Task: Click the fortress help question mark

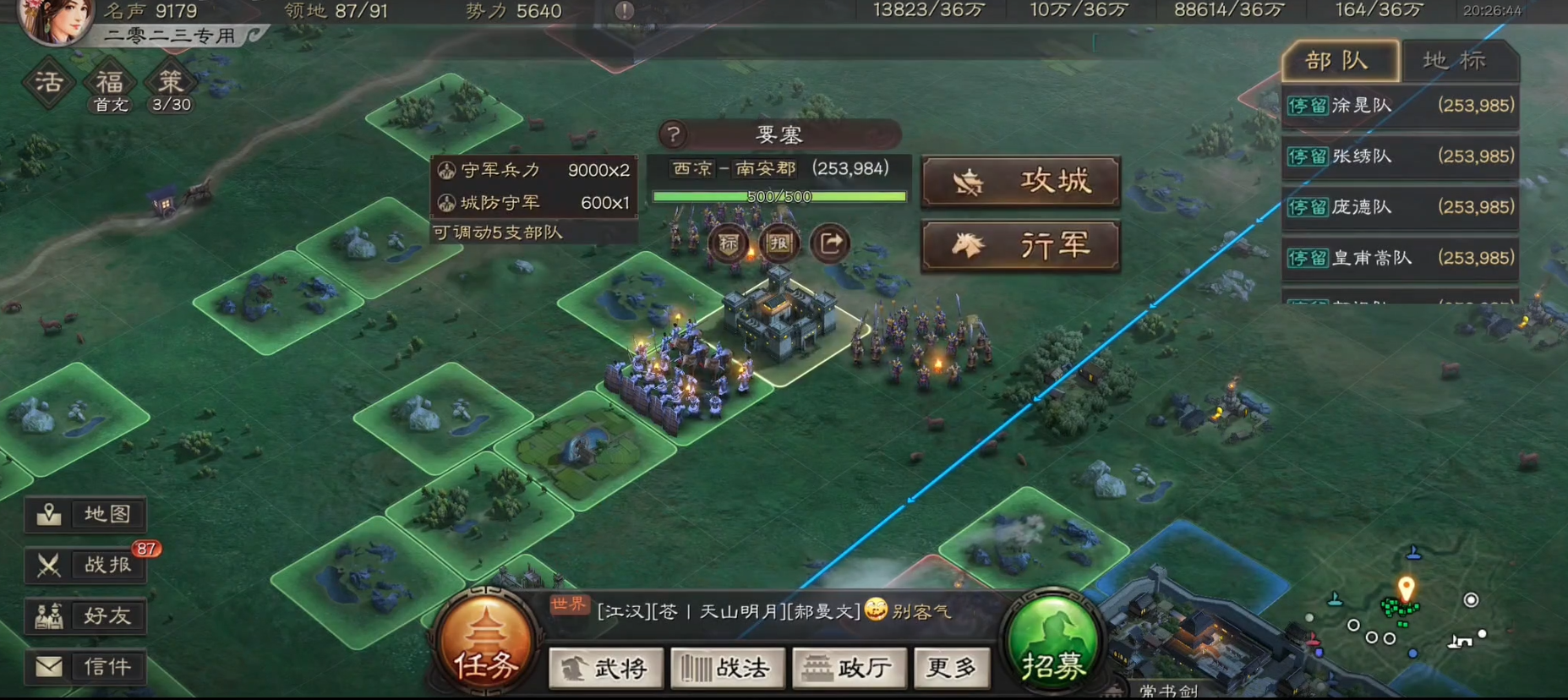Action: pyautogui.click(x=672, y=134)
